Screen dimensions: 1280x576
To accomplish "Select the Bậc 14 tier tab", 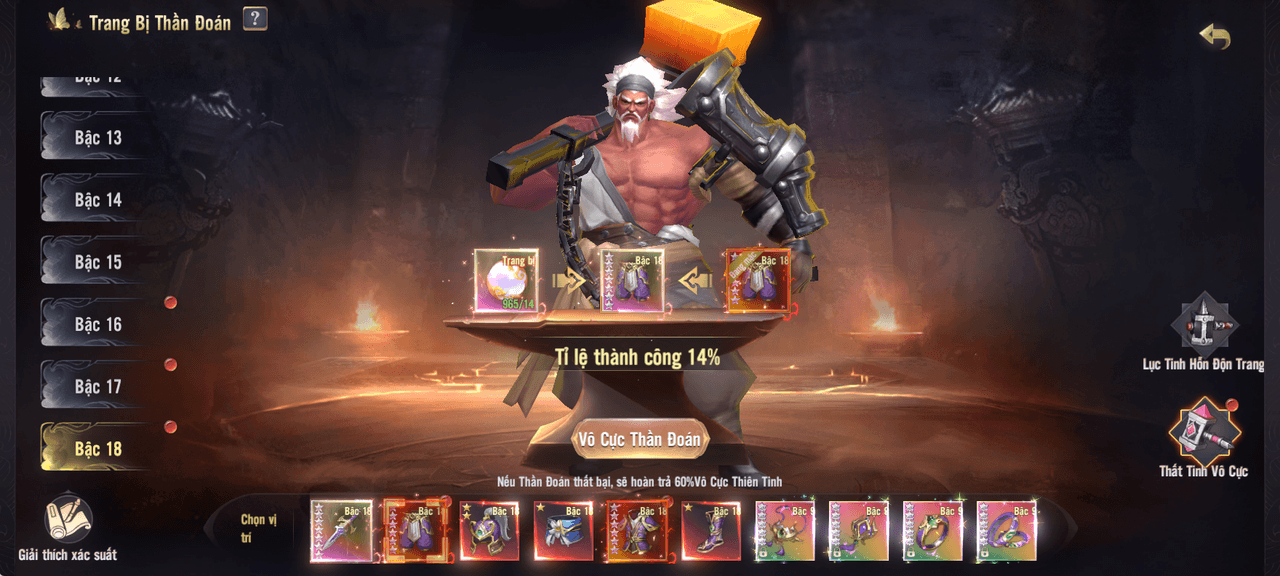I will pyautogui.click(x=97, y=200).
